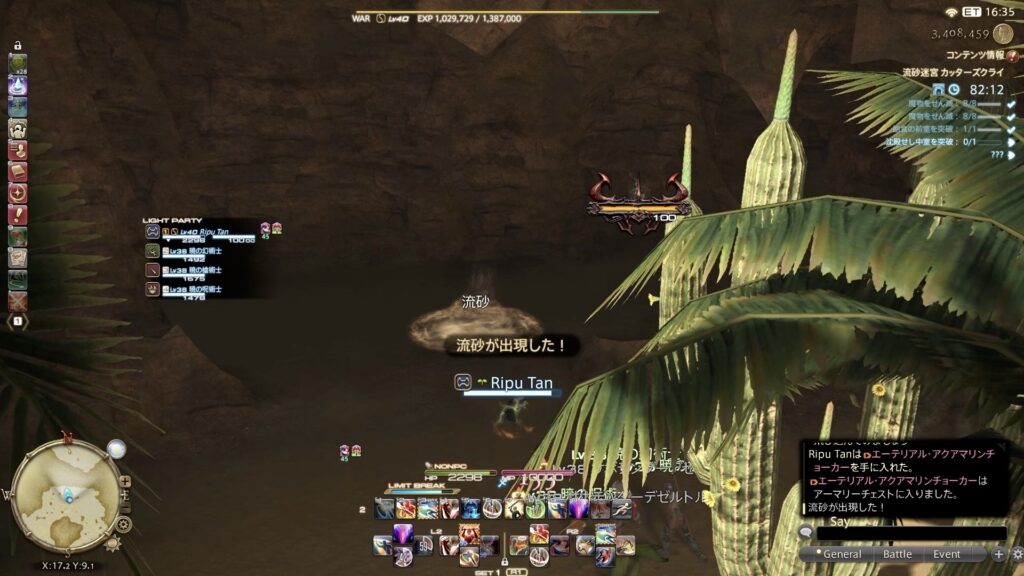Click the red book sidebar icon
This screenshot has width=1024, height=576.
tap(18, 171)
